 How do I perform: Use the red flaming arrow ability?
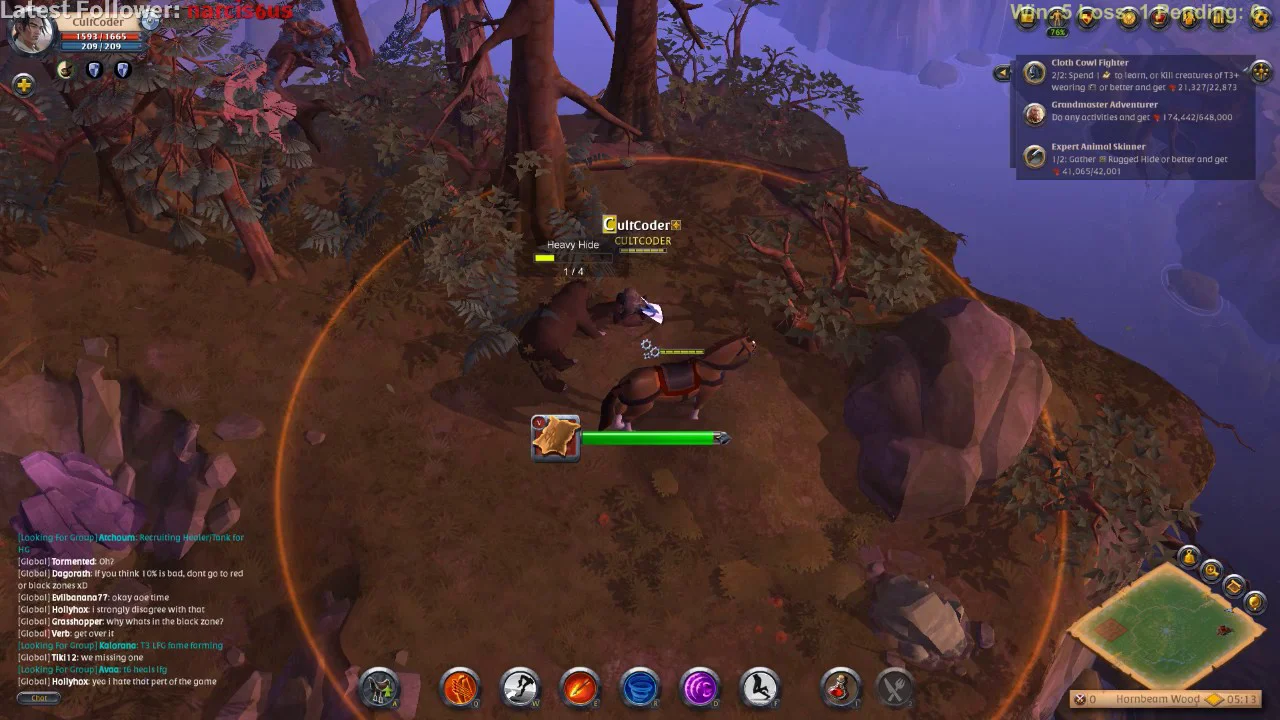(580, 688)
